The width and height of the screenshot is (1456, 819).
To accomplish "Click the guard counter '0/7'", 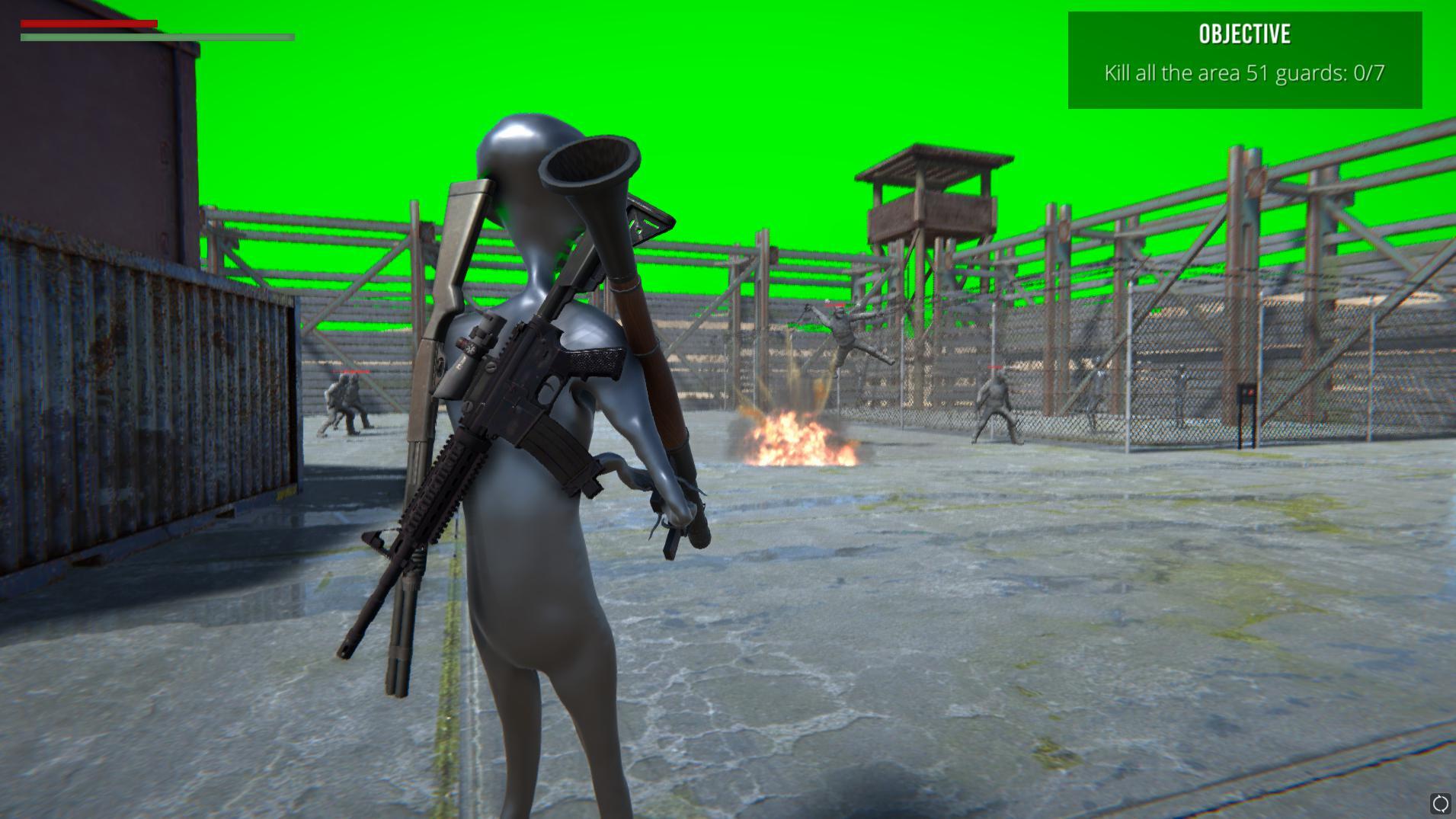I will click(1369, 72).
